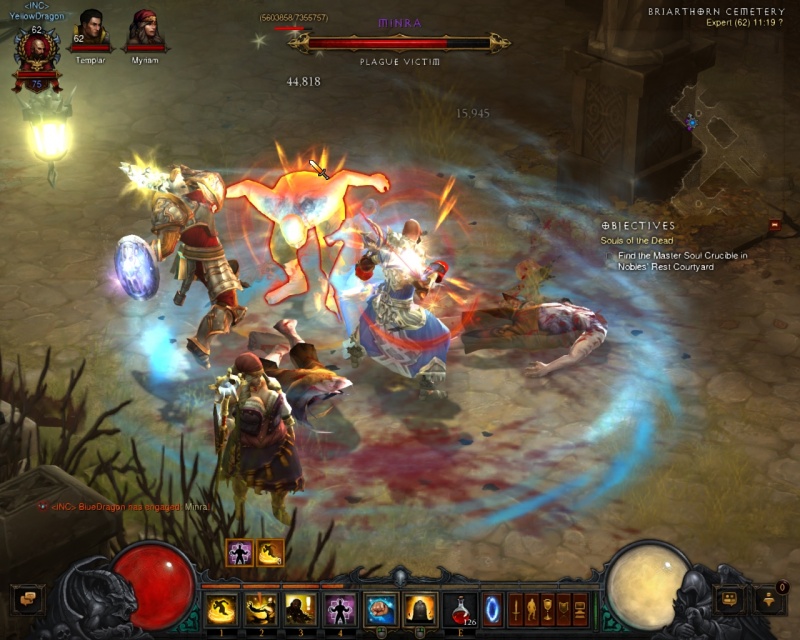Open the chat bubble button
This screenshot has height=640, width=800.
click(27, 599)
